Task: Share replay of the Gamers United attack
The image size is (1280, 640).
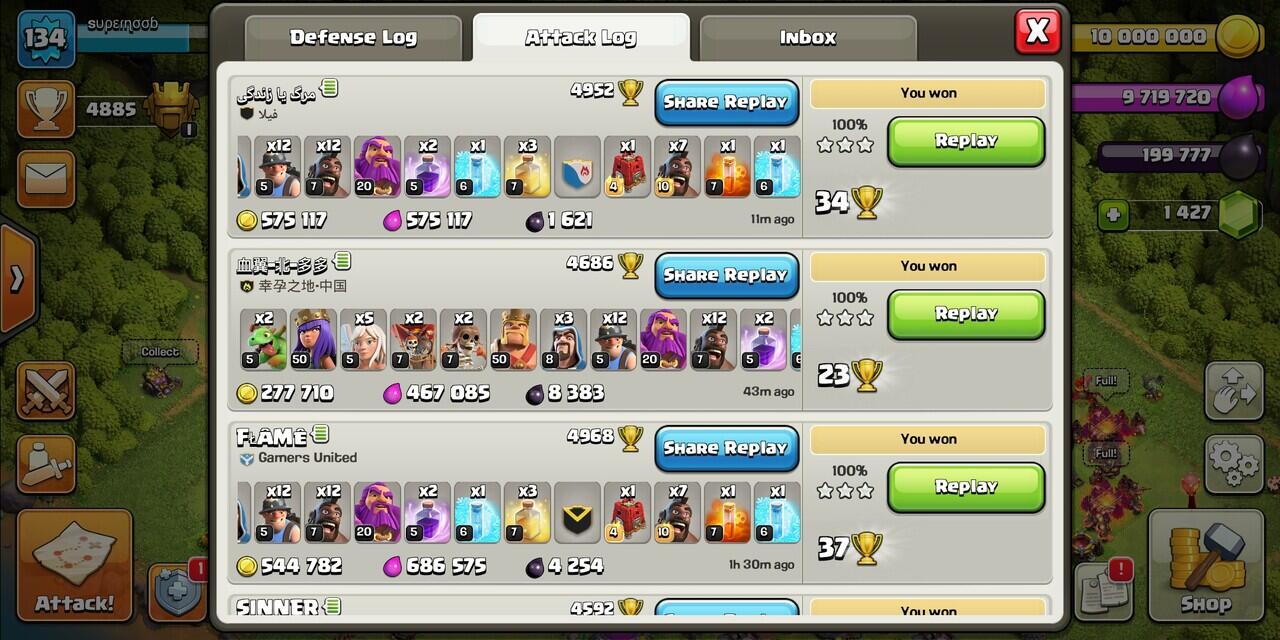Action: (726, 448)
